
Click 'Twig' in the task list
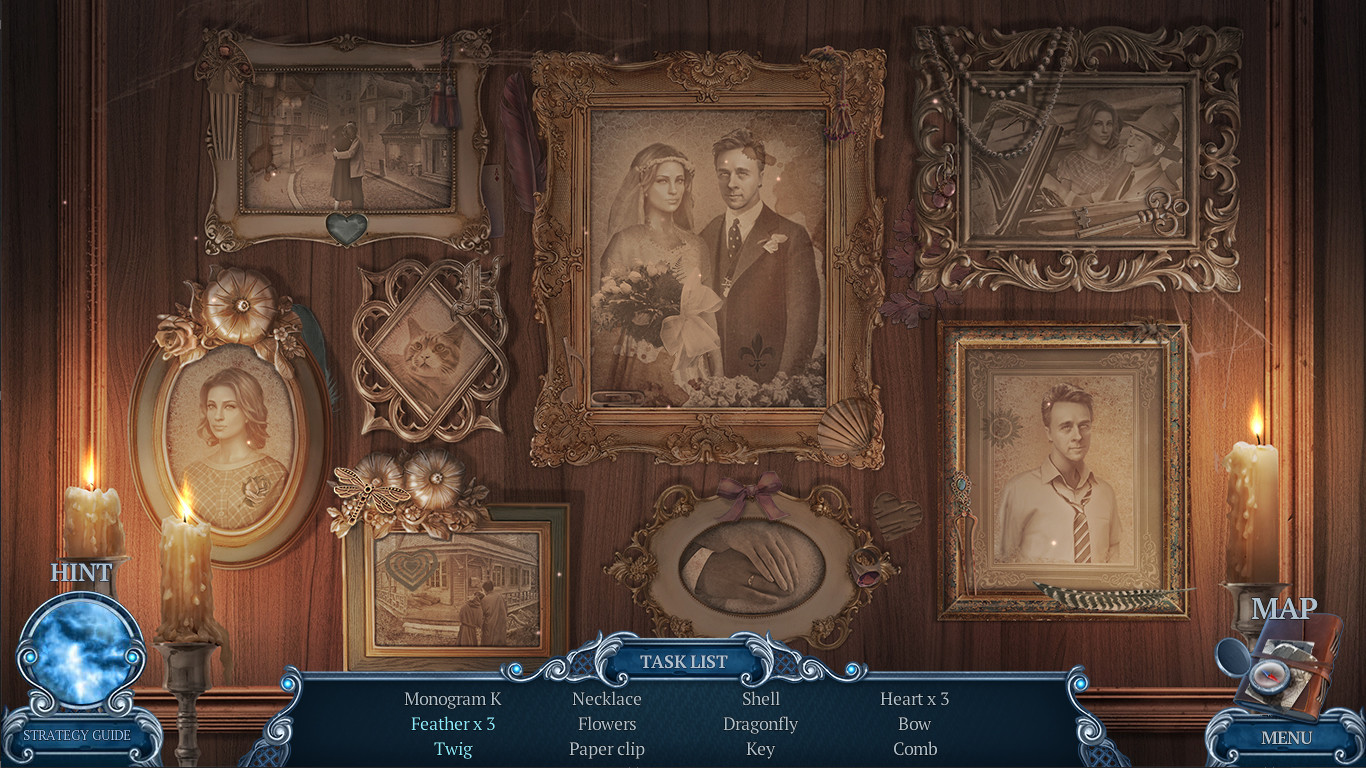click(x=452, y=748)
